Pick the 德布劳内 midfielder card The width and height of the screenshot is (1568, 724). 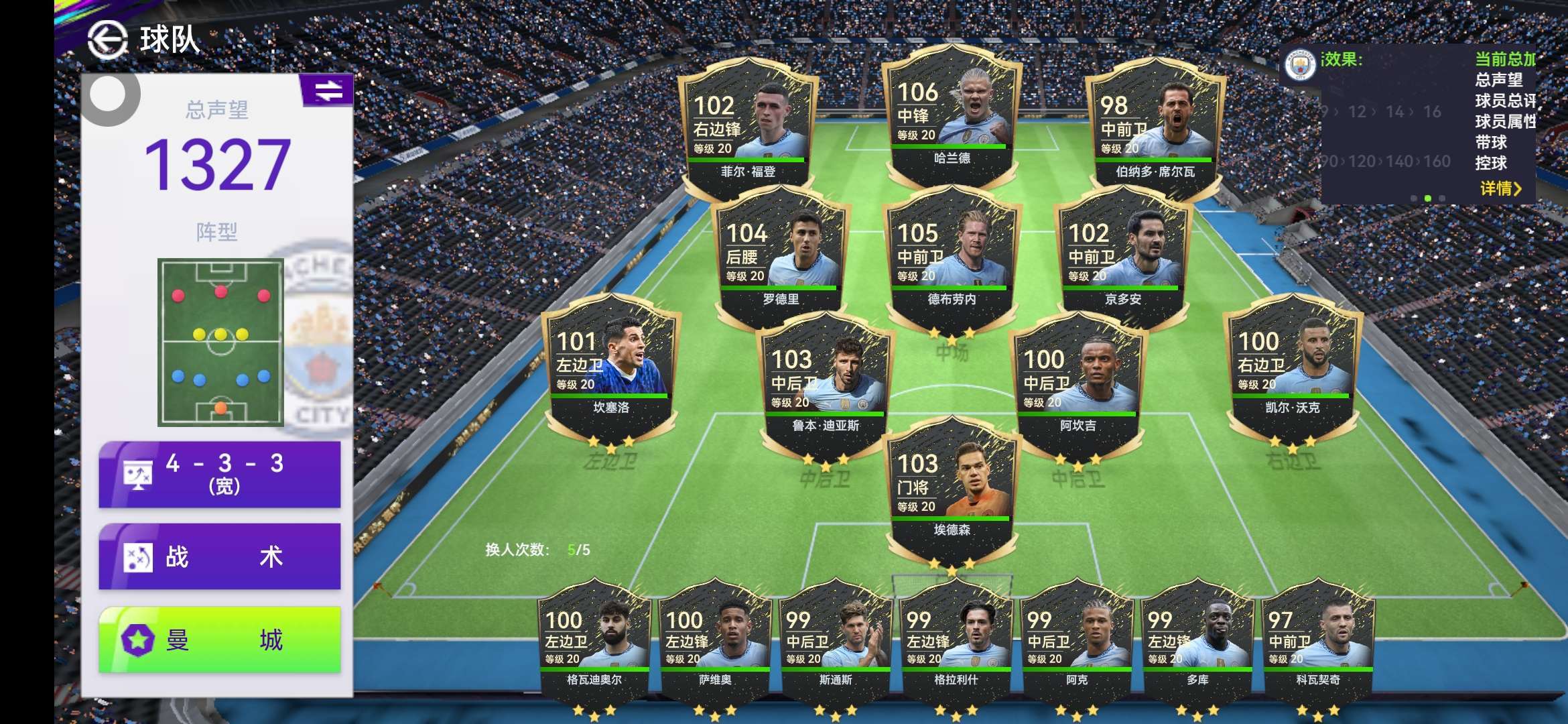click(952, 258)
